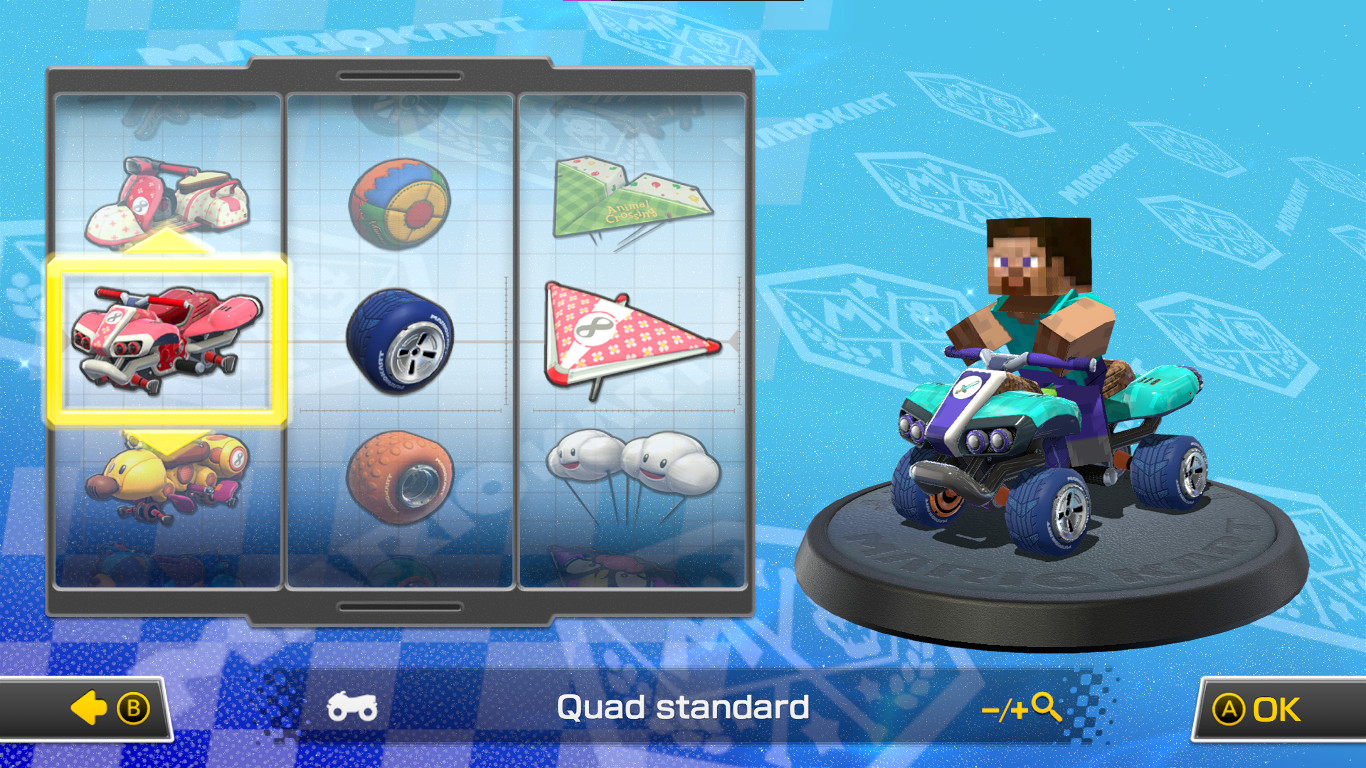1366x768 pixels.
Task: Click the highlighted Quad Standard vehicle
Action: (170, 340)
